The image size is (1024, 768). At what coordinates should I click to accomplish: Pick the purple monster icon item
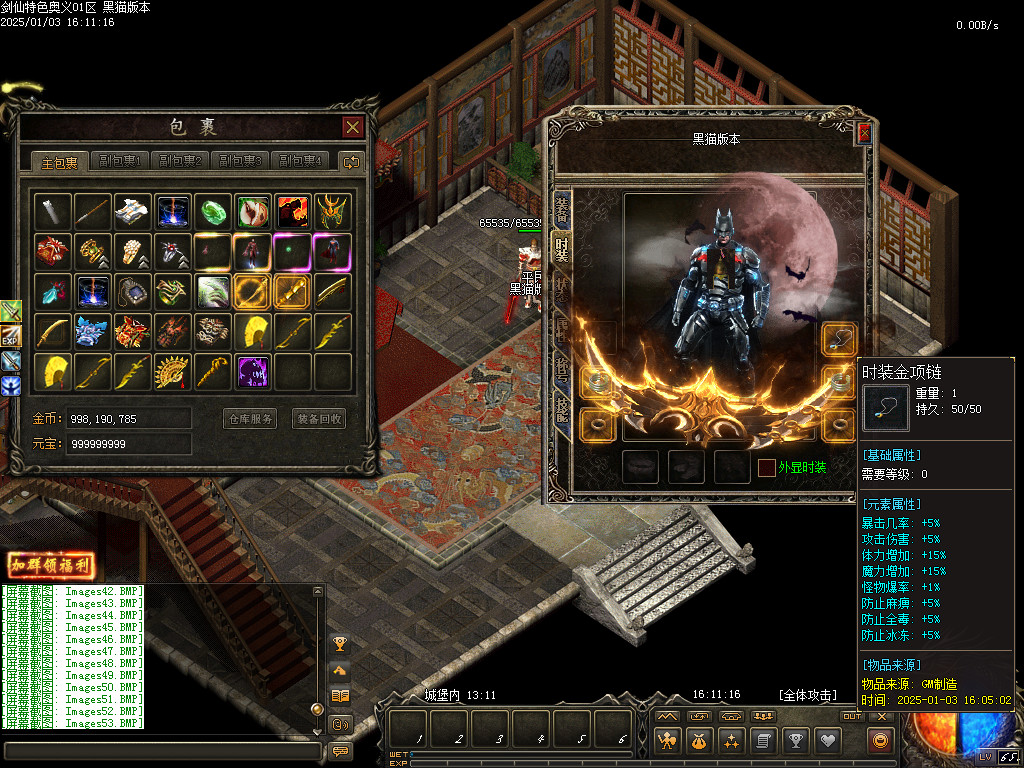tap(253, 371)
